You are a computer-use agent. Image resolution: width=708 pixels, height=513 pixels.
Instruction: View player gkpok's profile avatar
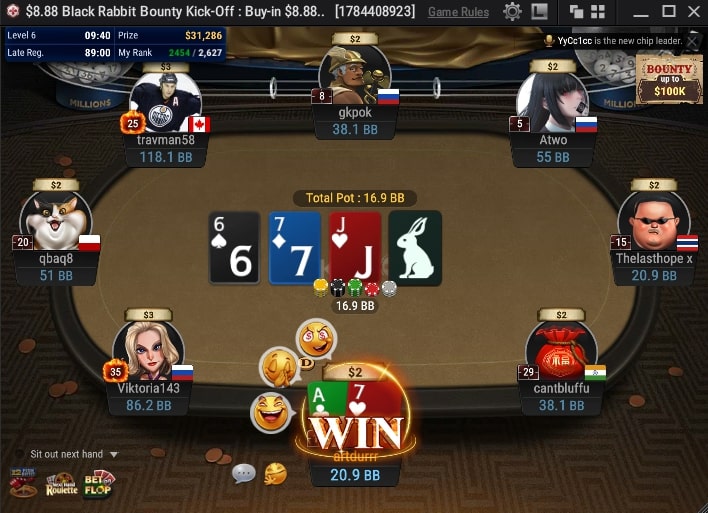point(354,75)
